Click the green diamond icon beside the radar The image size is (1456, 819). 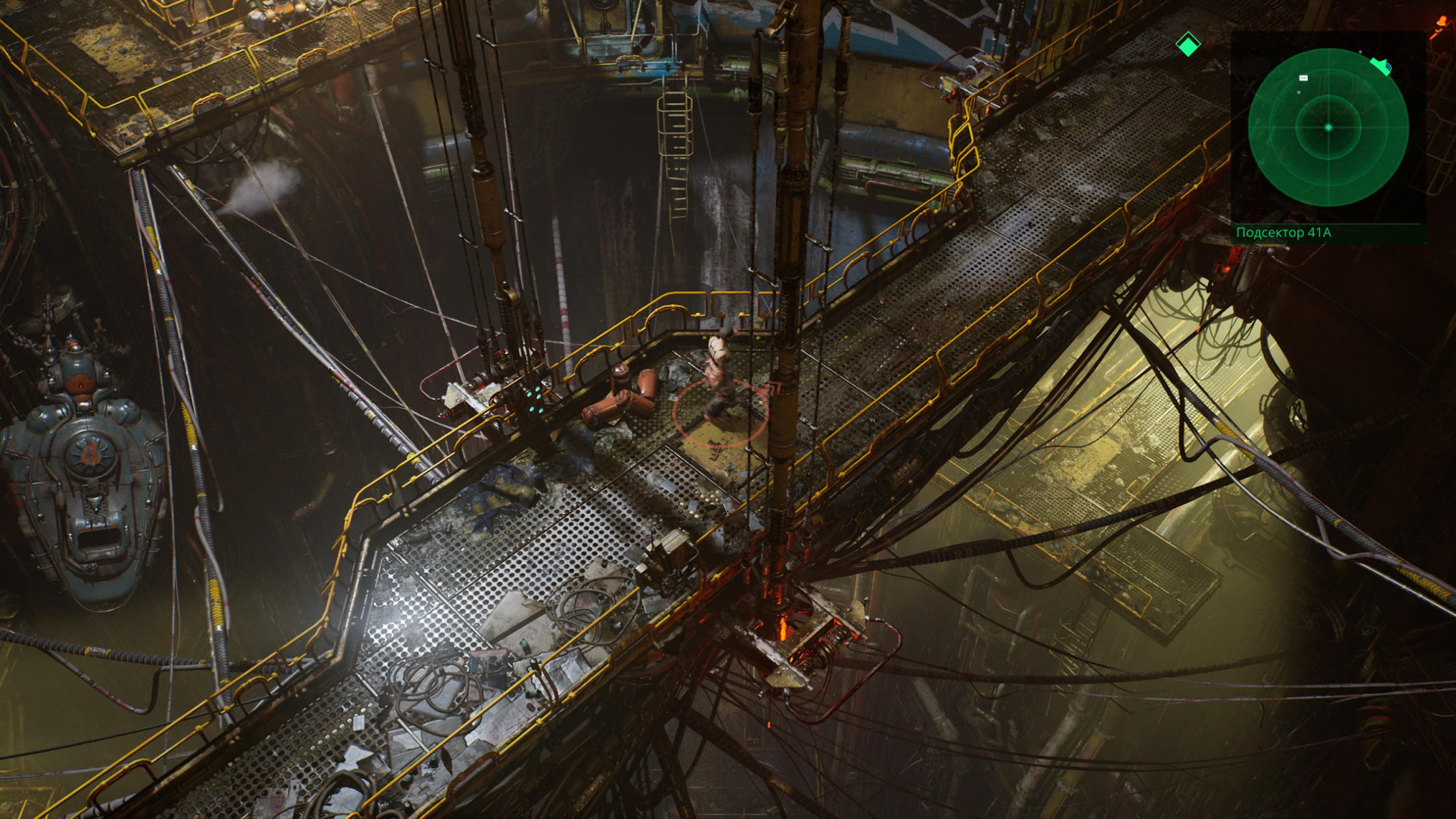pyautogui.click(x=1188, y=45)
